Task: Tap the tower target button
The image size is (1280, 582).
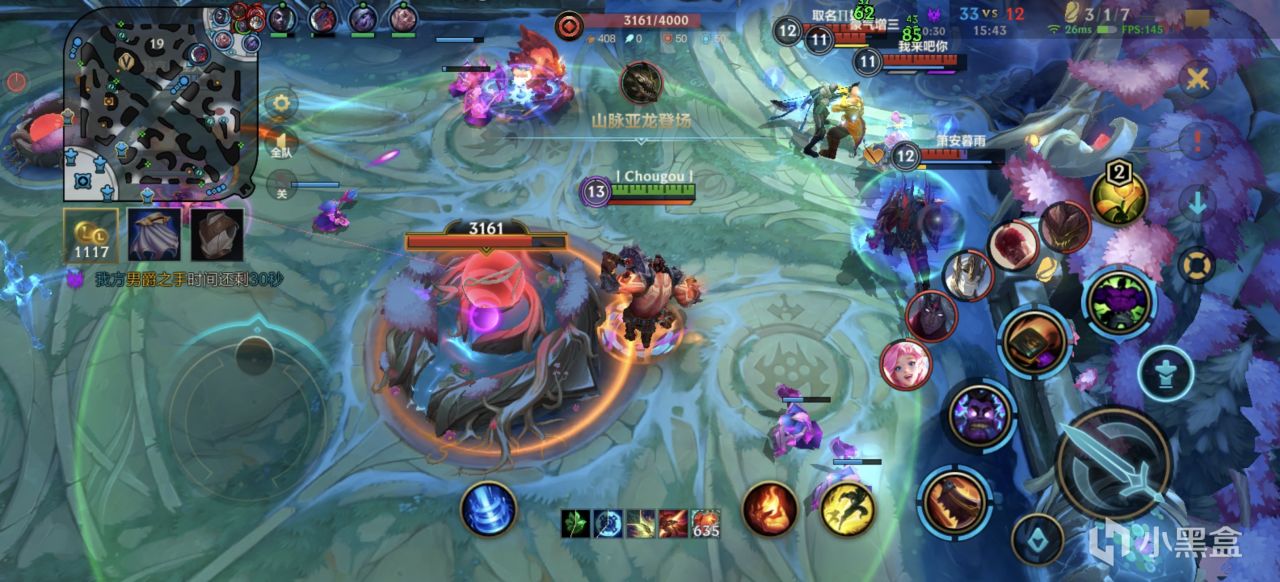Action: (1165, 373)
